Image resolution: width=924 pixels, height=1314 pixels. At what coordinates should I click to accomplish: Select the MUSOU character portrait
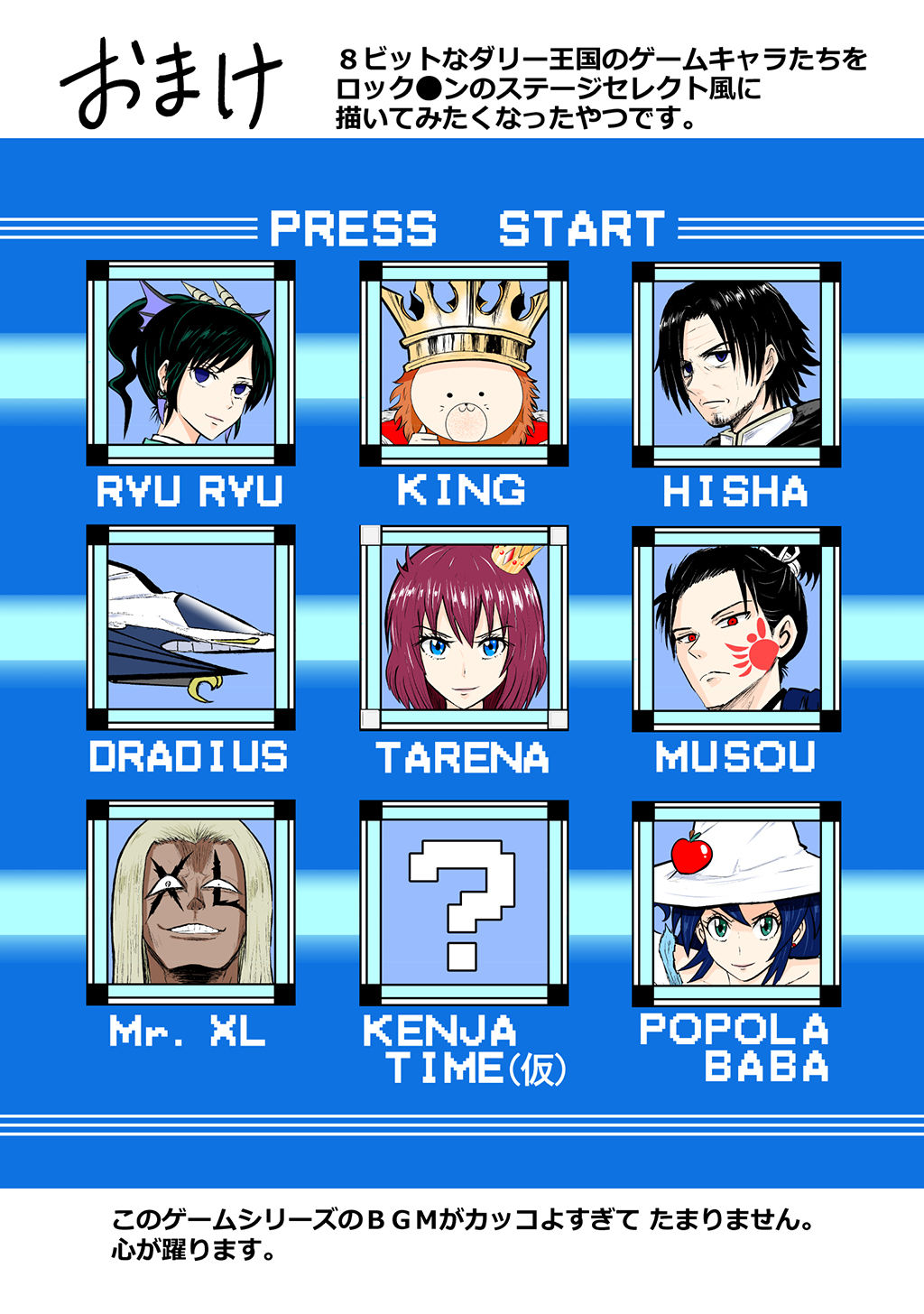tap(736, 628)
